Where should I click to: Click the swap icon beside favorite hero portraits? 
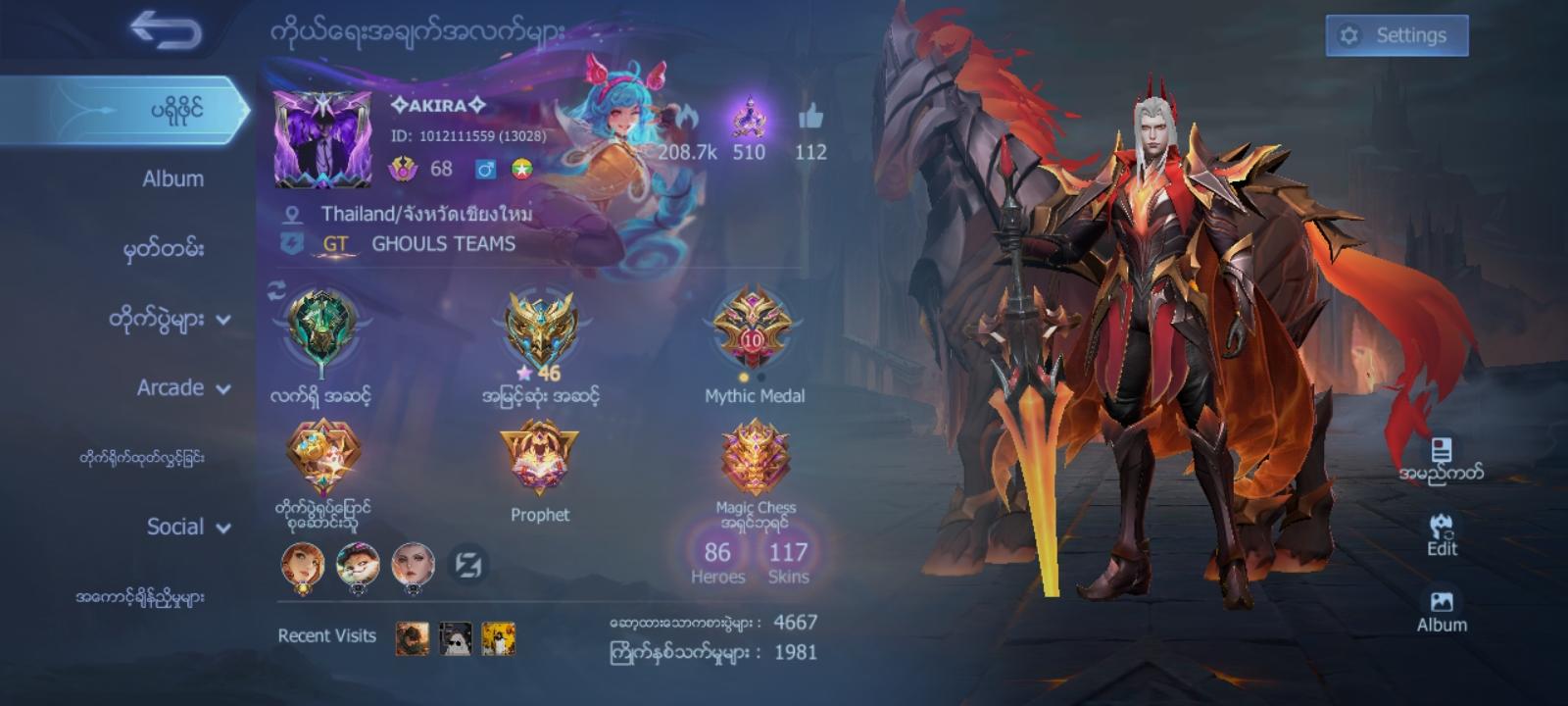[469, 567]
